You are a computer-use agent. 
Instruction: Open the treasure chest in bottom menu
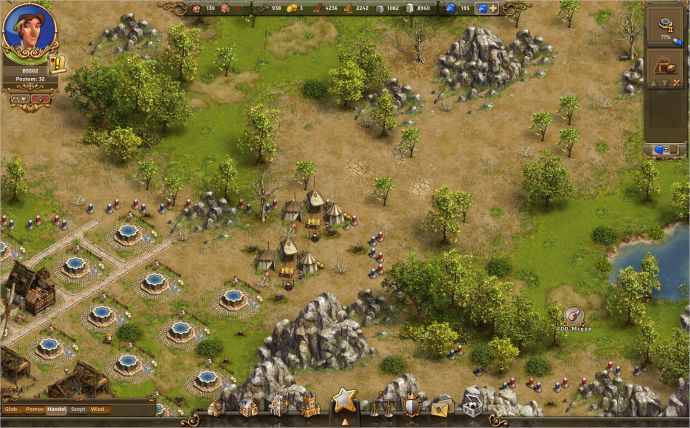tap(471, 406)
